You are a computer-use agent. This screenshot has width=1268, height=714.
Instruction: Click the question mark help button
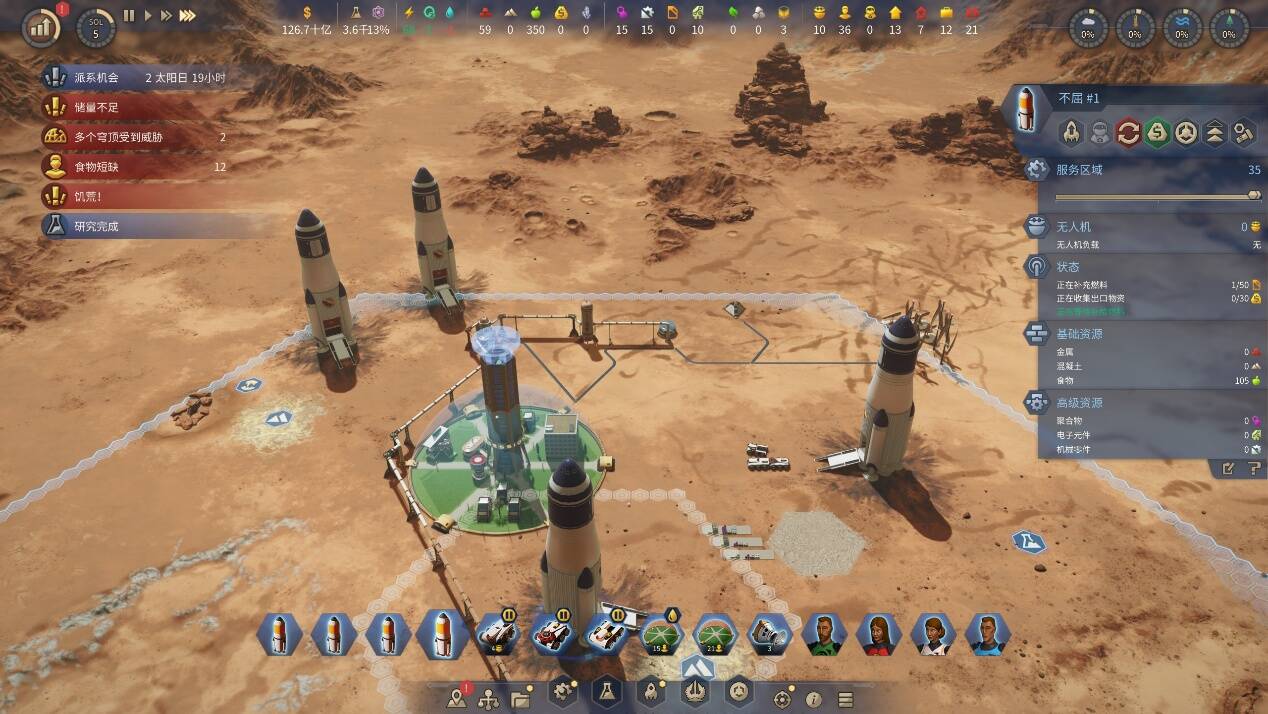[x=1253, y=468]
